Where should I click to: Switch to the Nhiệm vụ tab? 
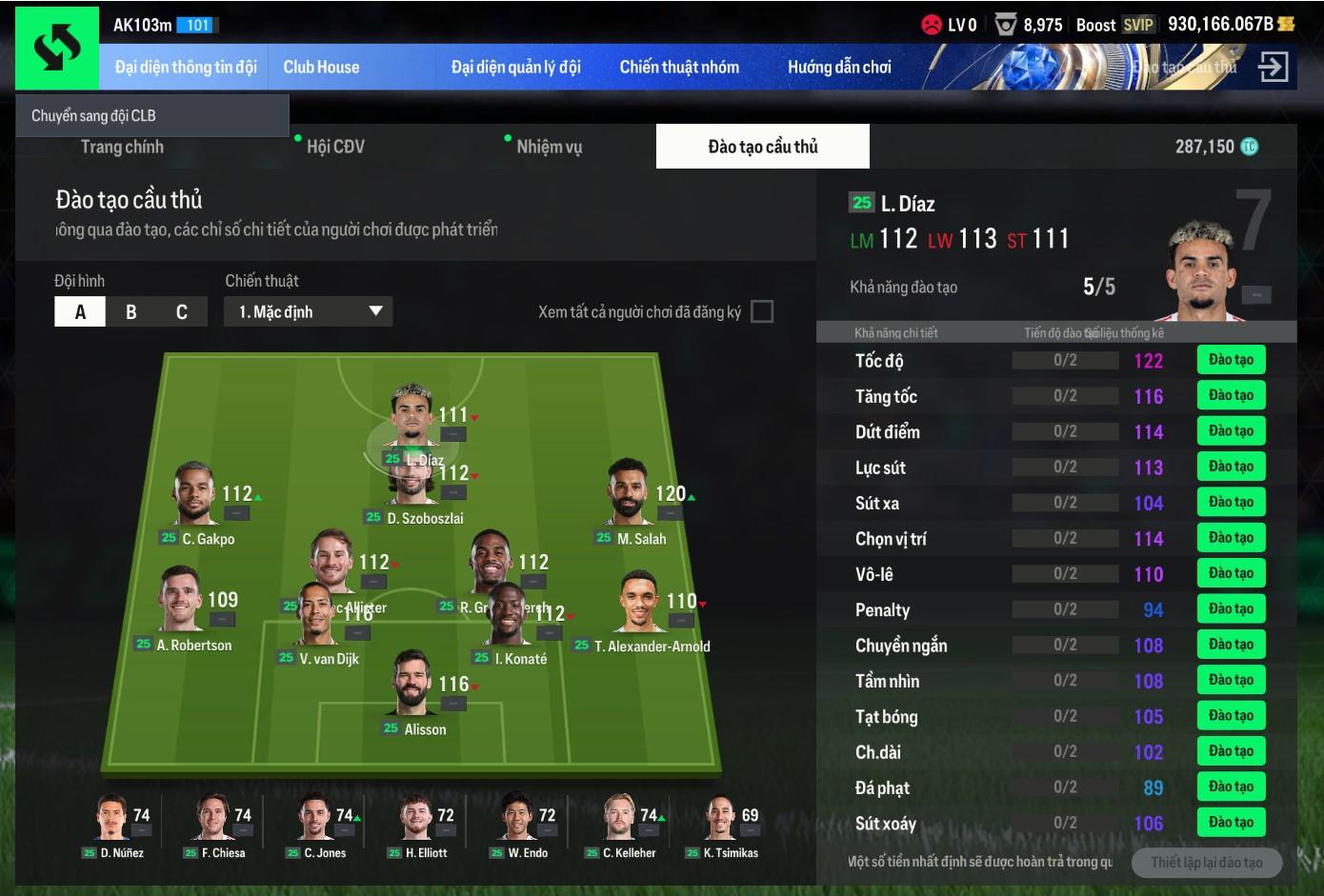click(x=549, y=147)
